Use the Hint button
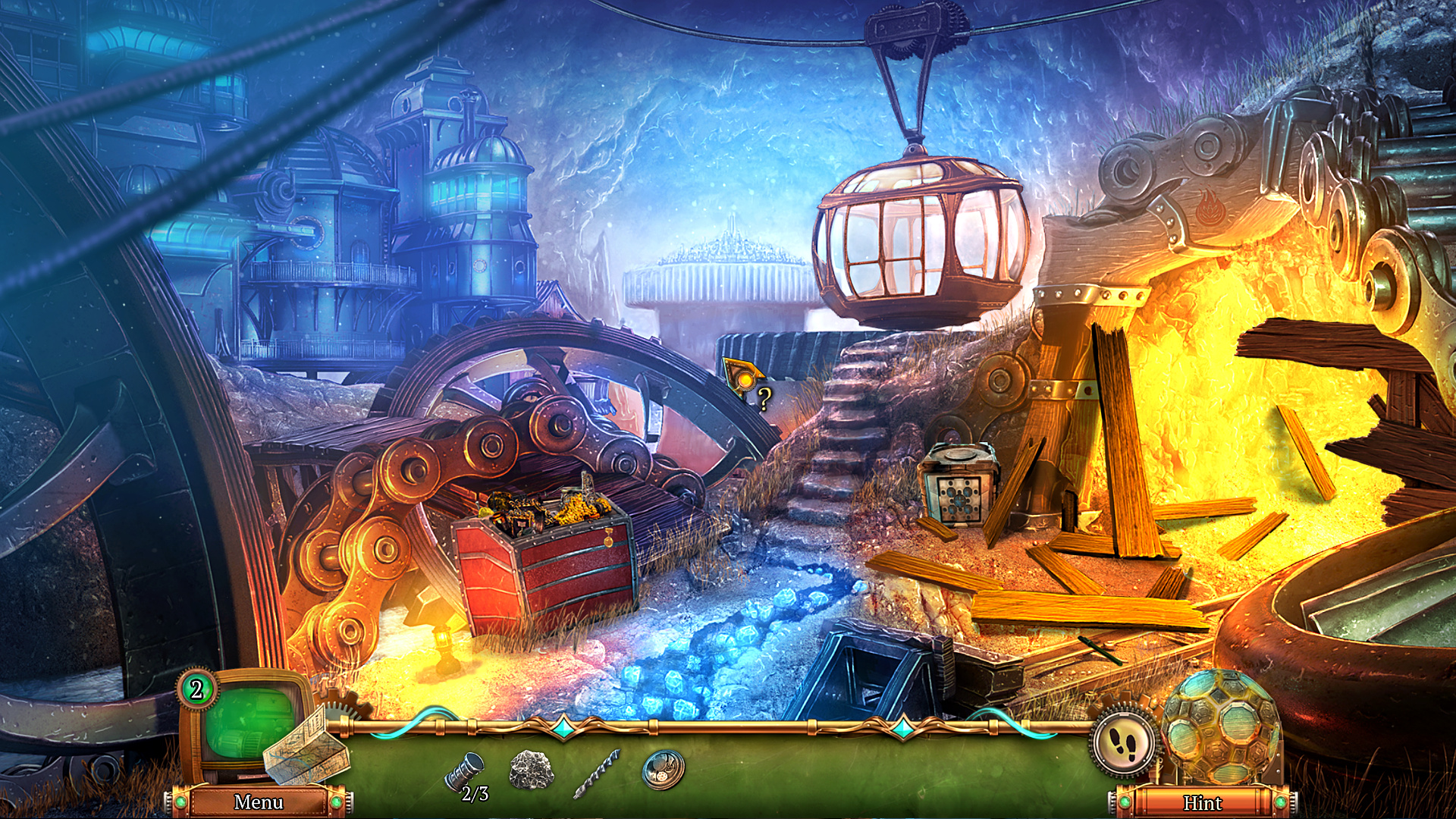1456x819 pixels. coord(1202,802)
